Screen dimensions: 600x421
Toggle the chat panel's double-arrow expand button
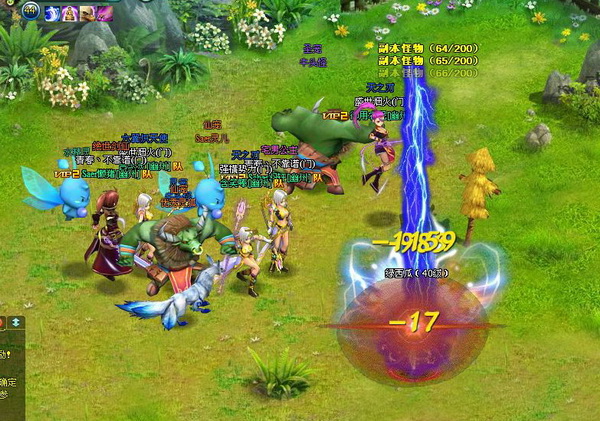(x=16, y=322)
